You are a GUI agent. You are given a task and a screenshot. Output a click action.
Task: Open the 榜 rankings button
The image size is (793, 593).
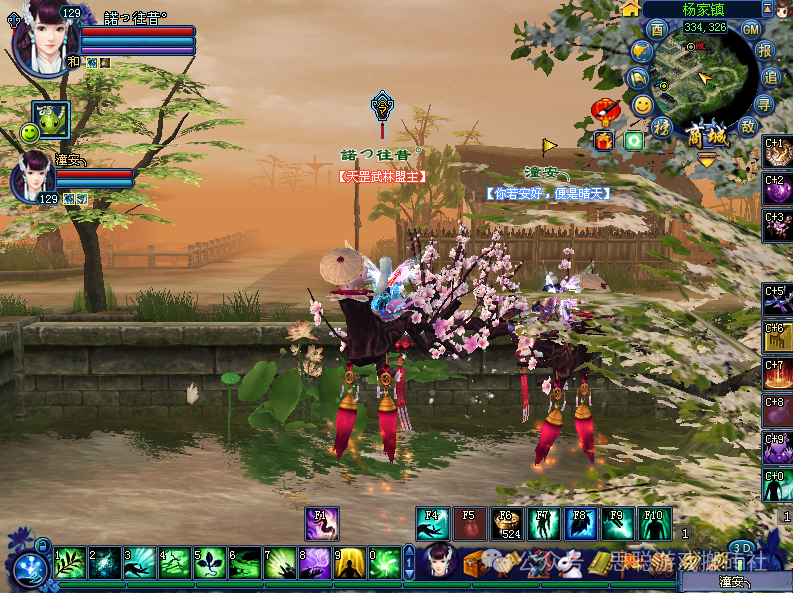661,126
